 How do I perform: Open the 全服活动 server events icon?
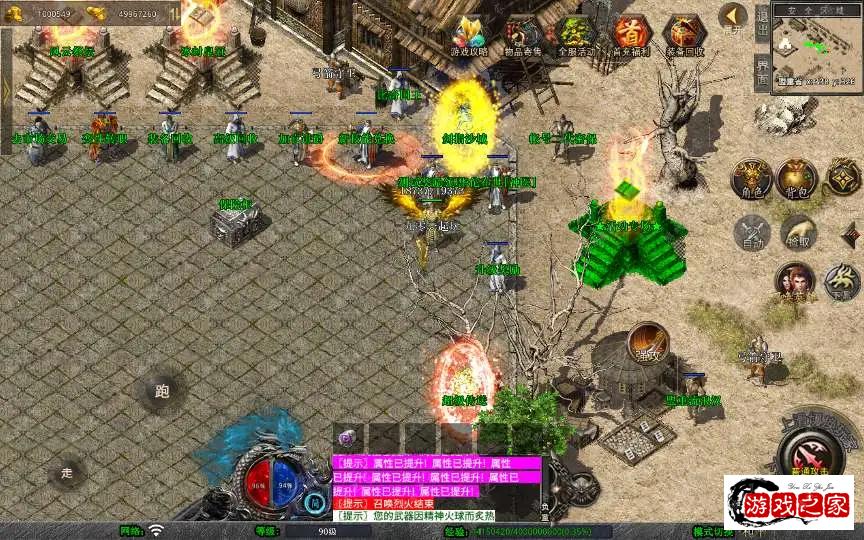(x=576, y=36)
